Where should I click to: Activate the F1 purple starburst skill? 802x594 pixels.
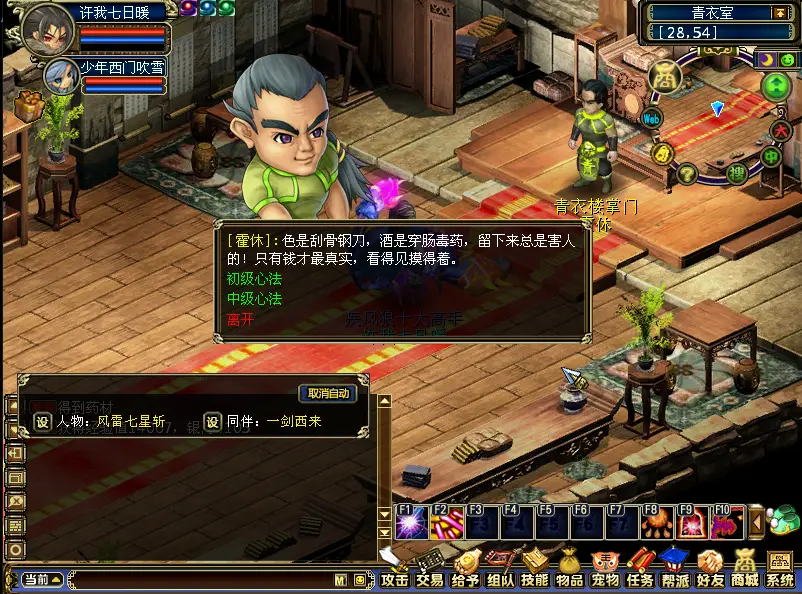click(x=410, y=524)
